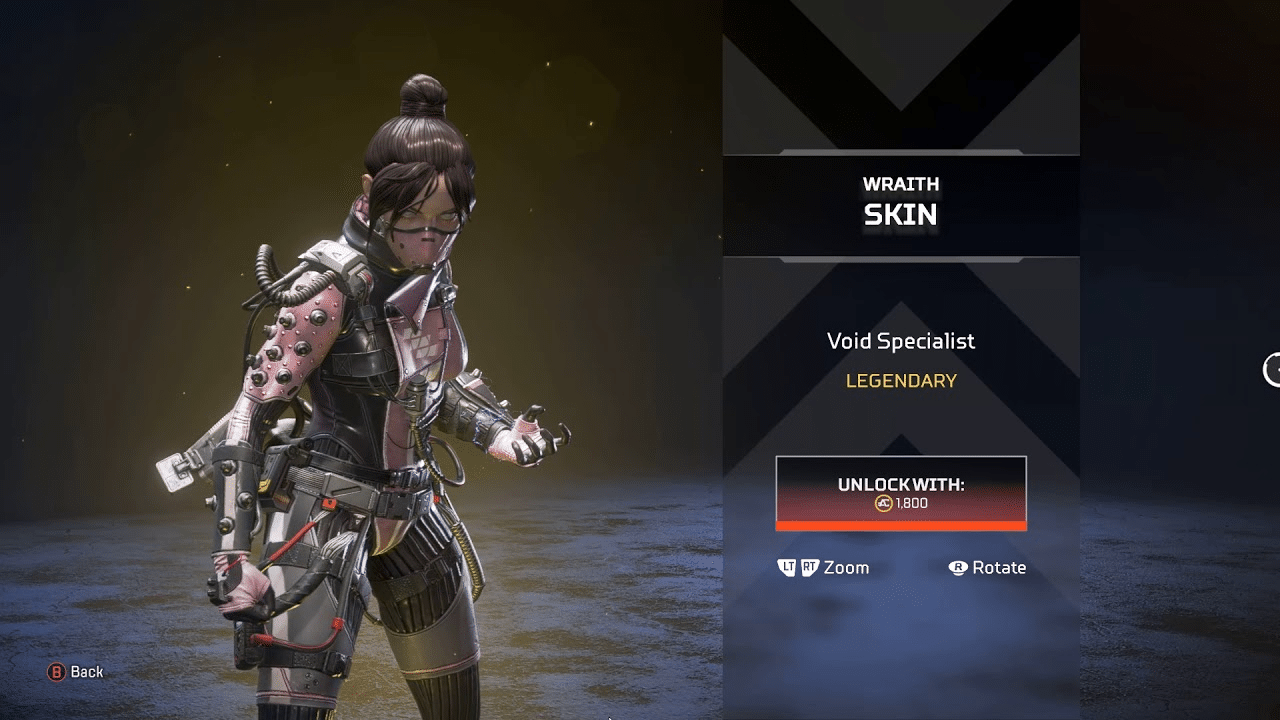The width and height of the screenshot is (1280, 720).
Task: Click the R stick icon beside Rotate
Action: pyautogui.click(x=960, y=568)
